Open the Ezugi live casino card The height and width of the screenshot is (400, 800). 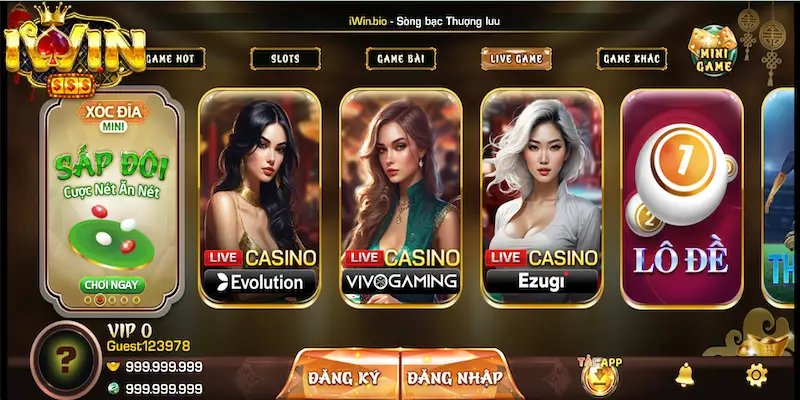pyautogui.click(x=542, y=195)
